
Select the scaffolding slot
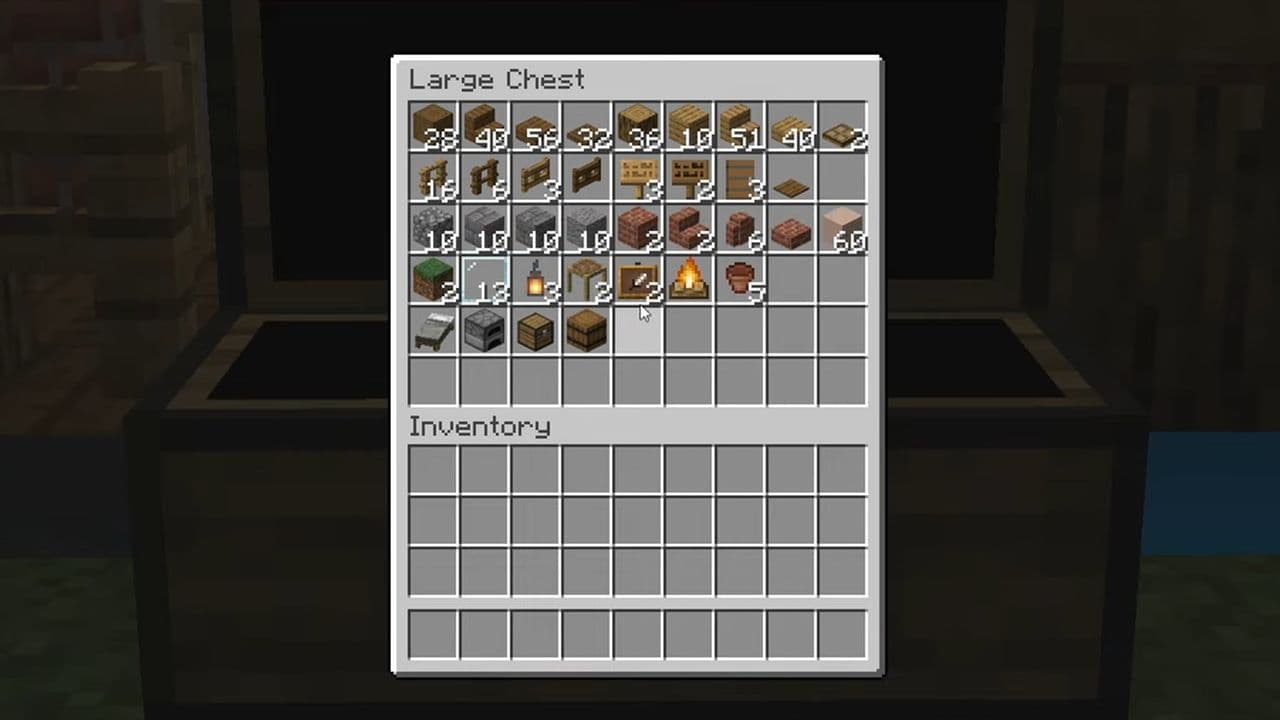pos(586,281)
